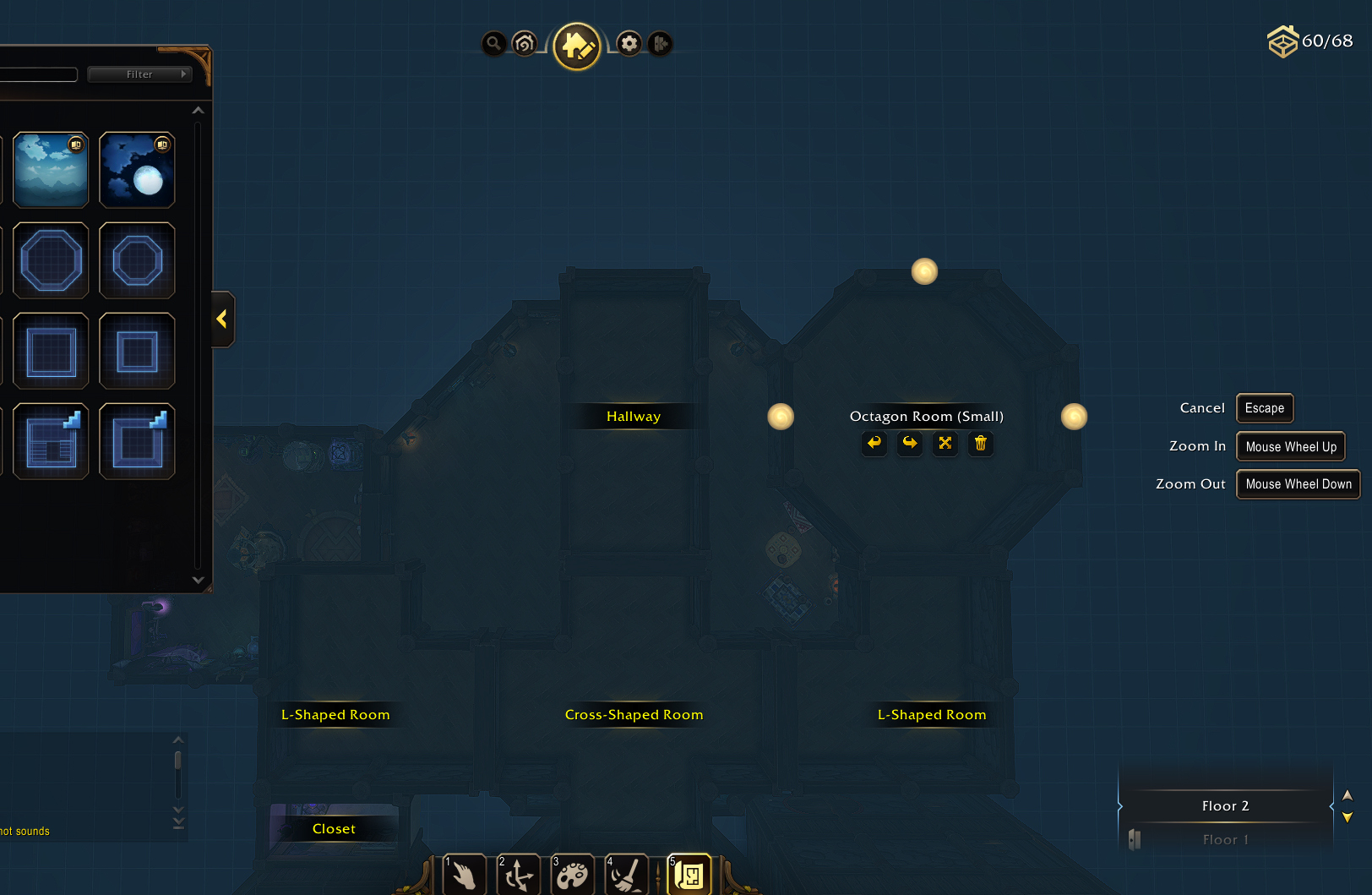The width and height of the screenshot is (1372, 895).
Task: Select the broom cleanup tool in the bottom toolbar
Action: tap(626, 876)
